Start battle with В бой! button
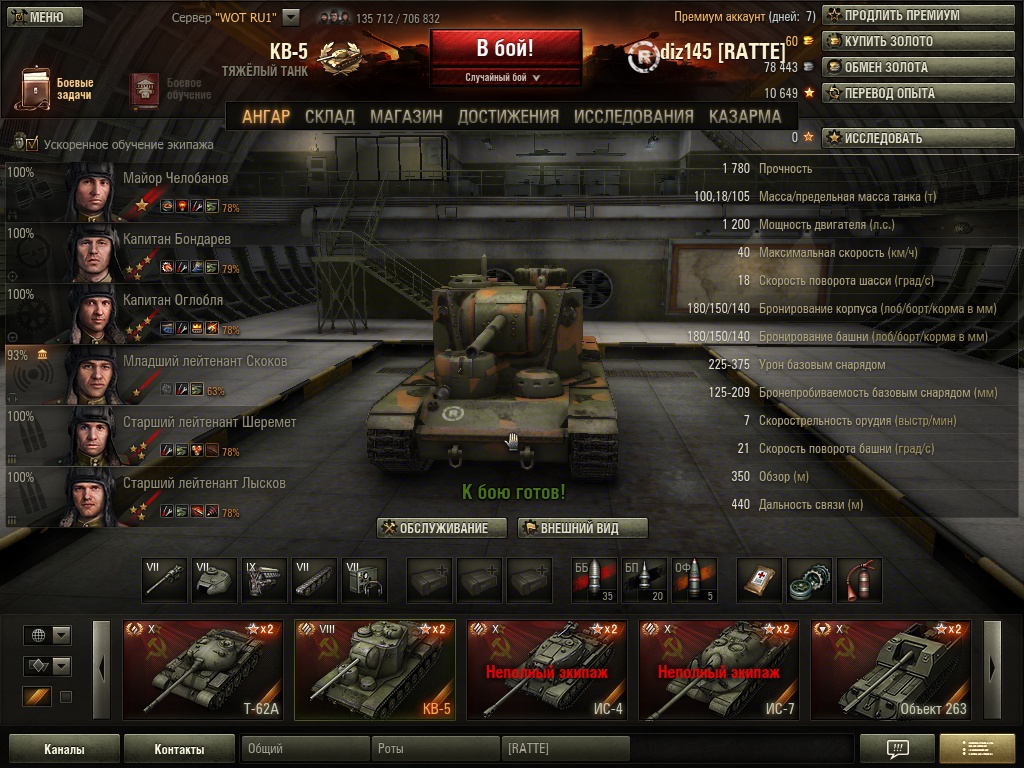The image size is (1024, 768). coord(505,49)
